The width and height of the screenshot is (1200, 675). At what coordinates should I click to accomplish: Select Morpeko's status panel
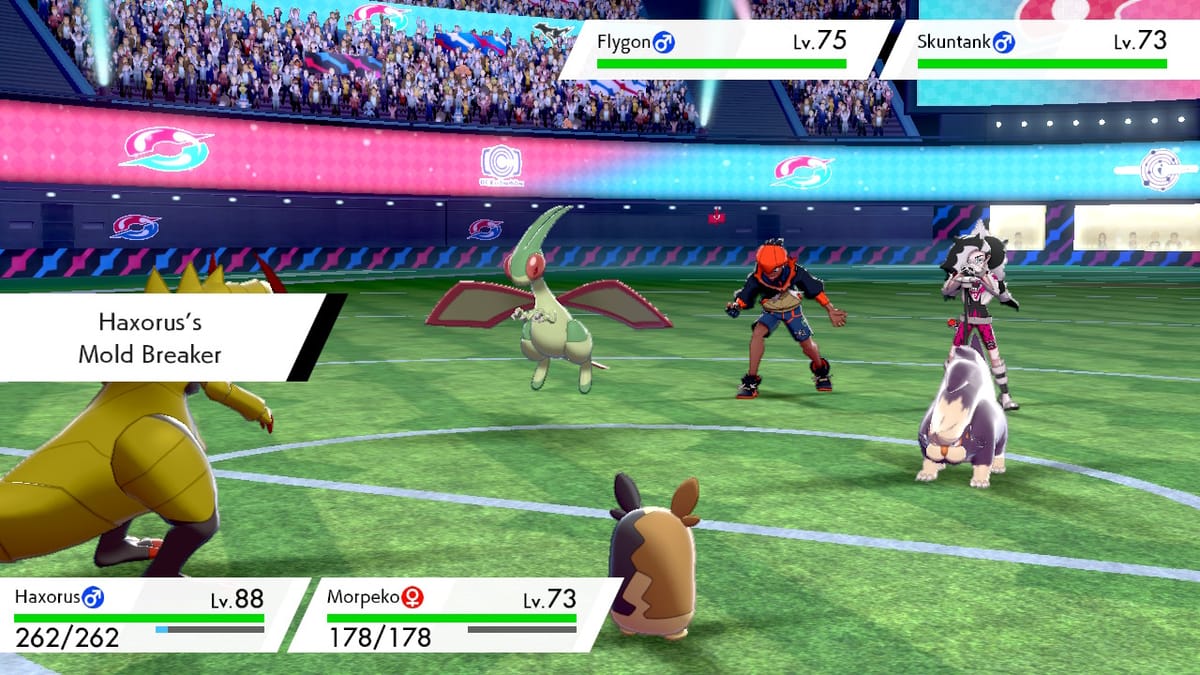460,615
